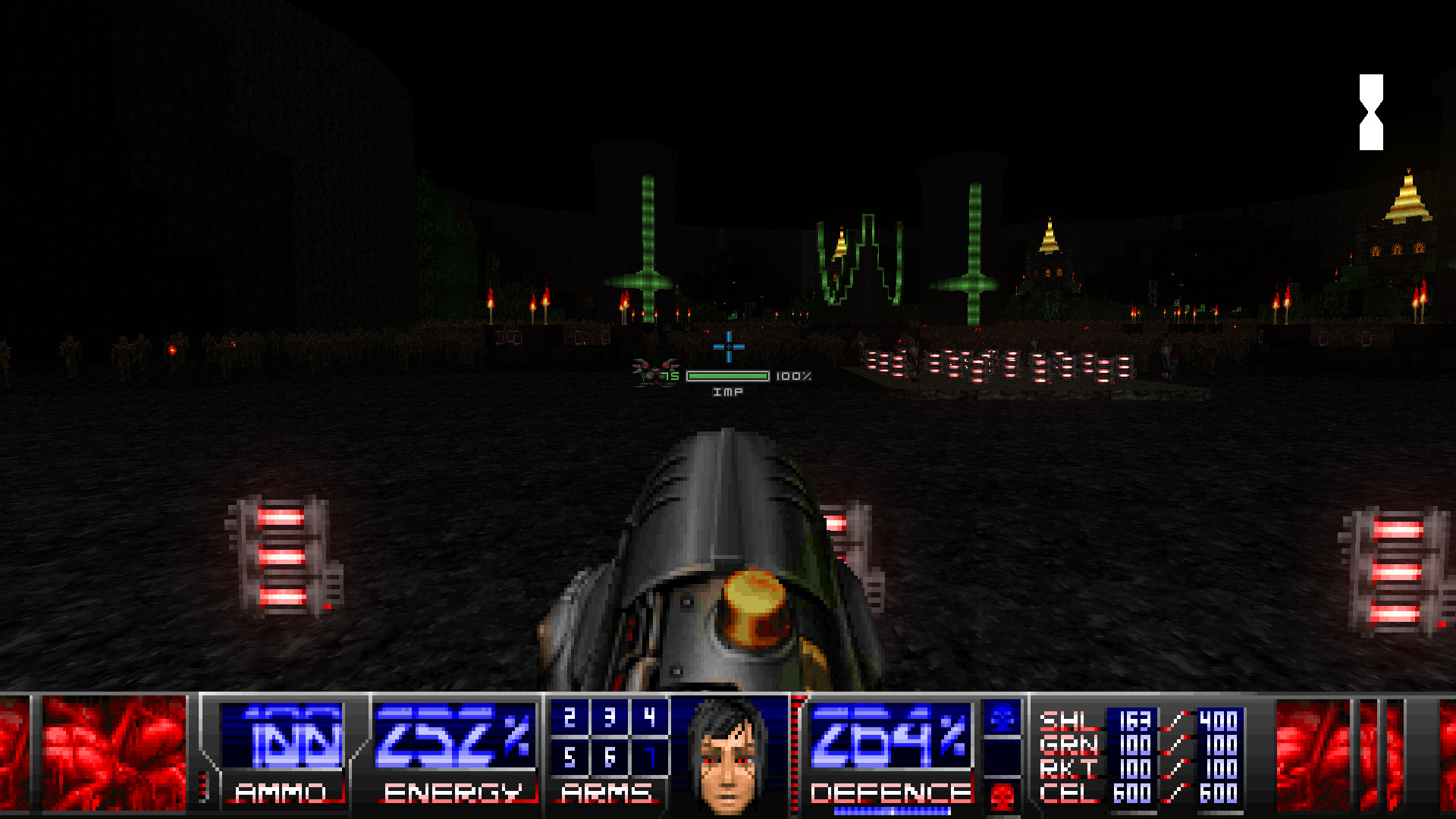Choose weapon slot 4 in ARMS panel

click(649, 717)
